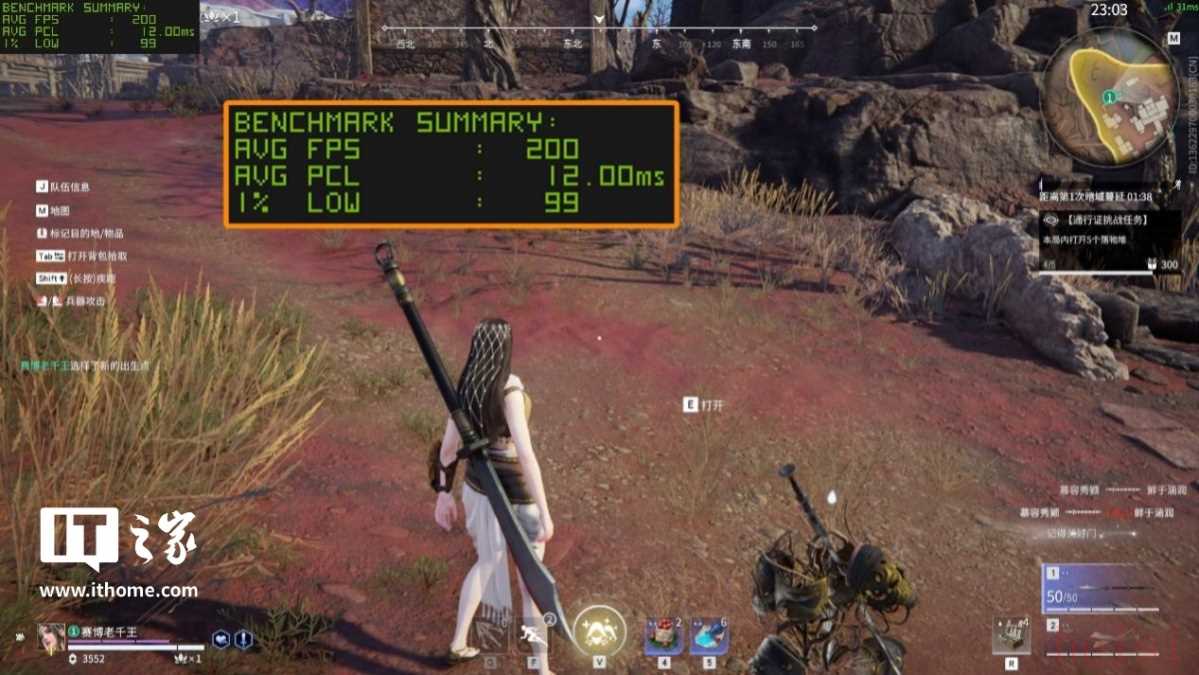Use the blue item in slot 5

coord(708,636)
